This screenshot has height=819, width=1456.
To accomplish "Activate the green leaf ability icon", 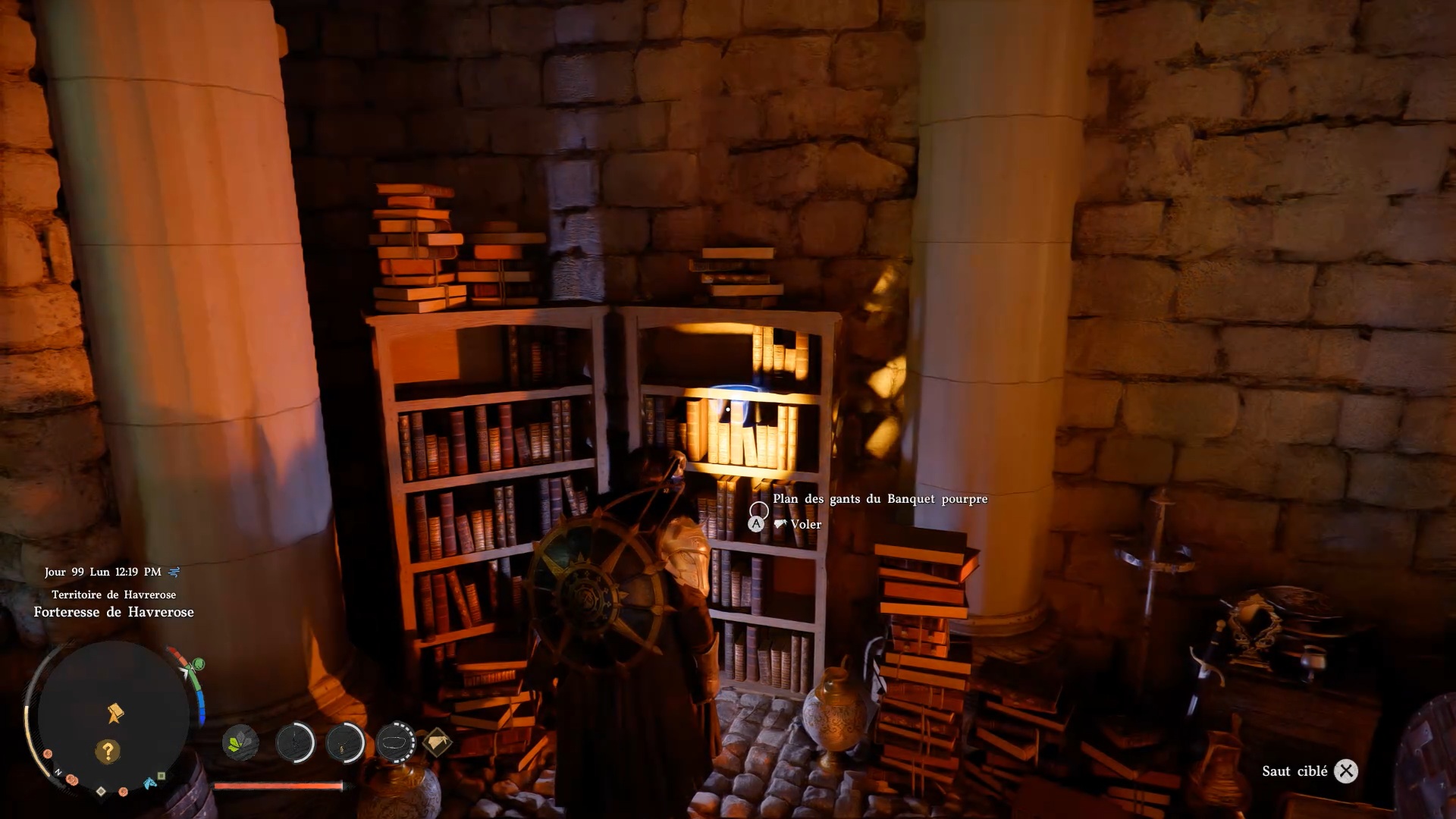I will click(x=240, y=742).
